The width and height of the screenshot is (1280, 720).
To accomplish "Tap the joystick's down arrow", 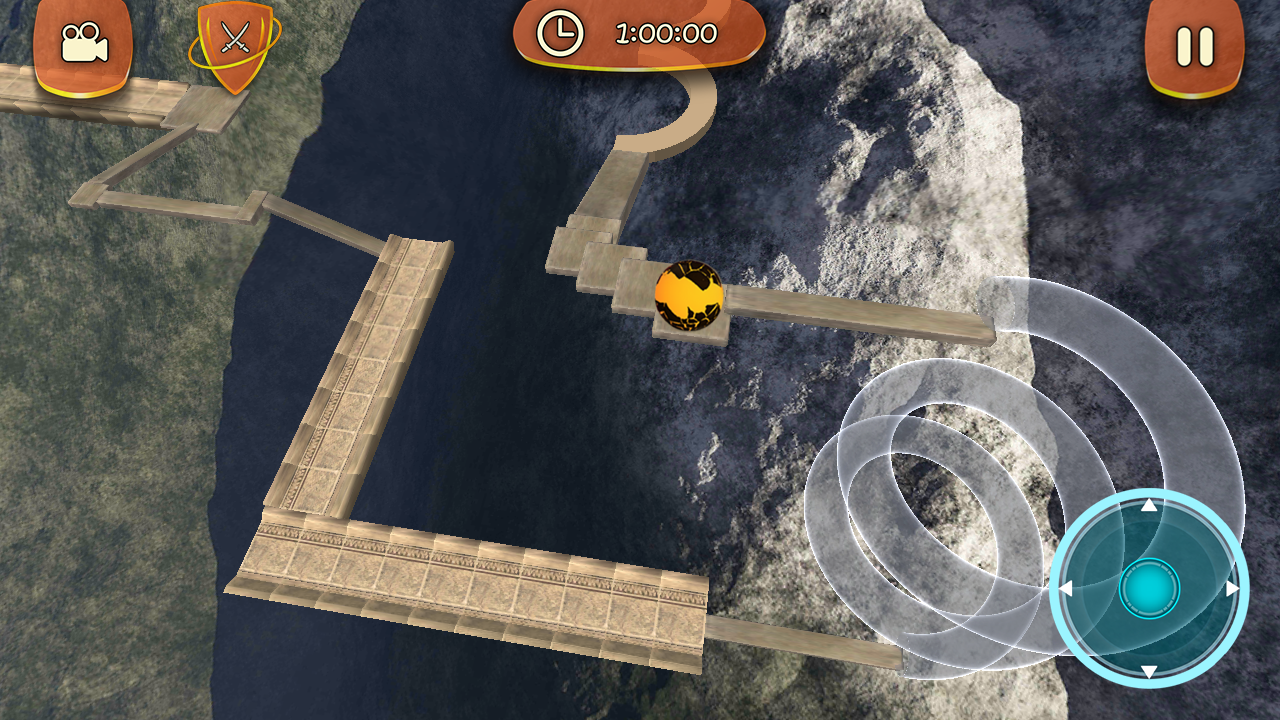I will [1149, 671].
